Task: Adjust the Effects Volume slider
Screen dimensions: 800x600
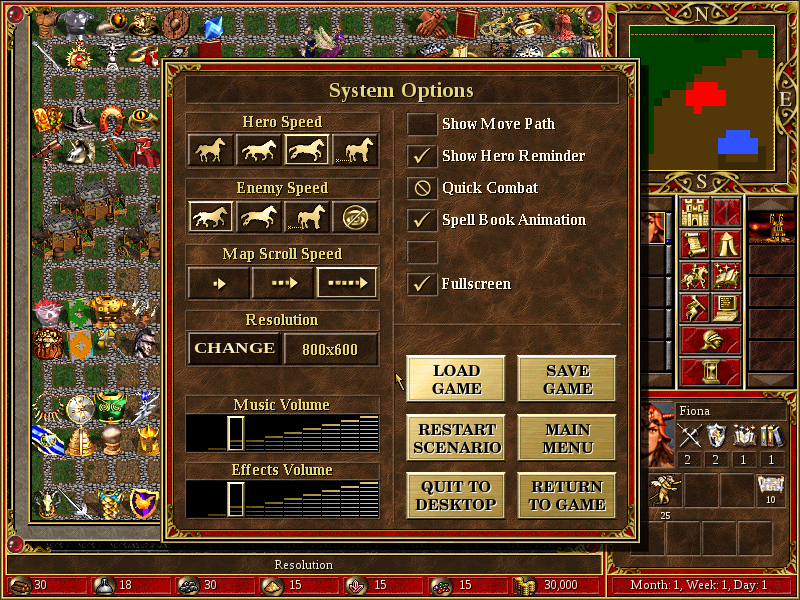Action: (282, 498)
